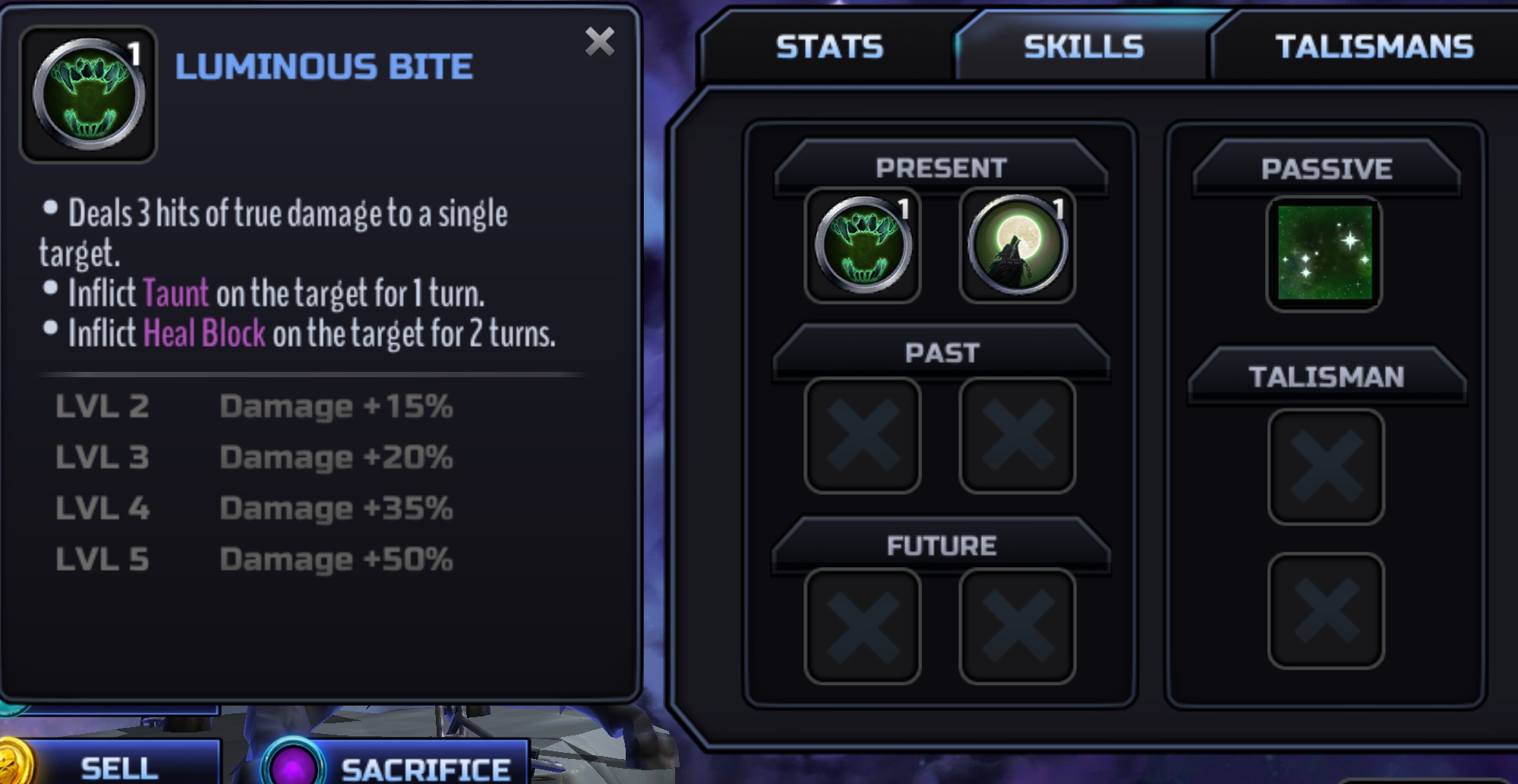Switch to the Stats tab
Viewport: 1518px width, 784px height.
click(829, 47)
